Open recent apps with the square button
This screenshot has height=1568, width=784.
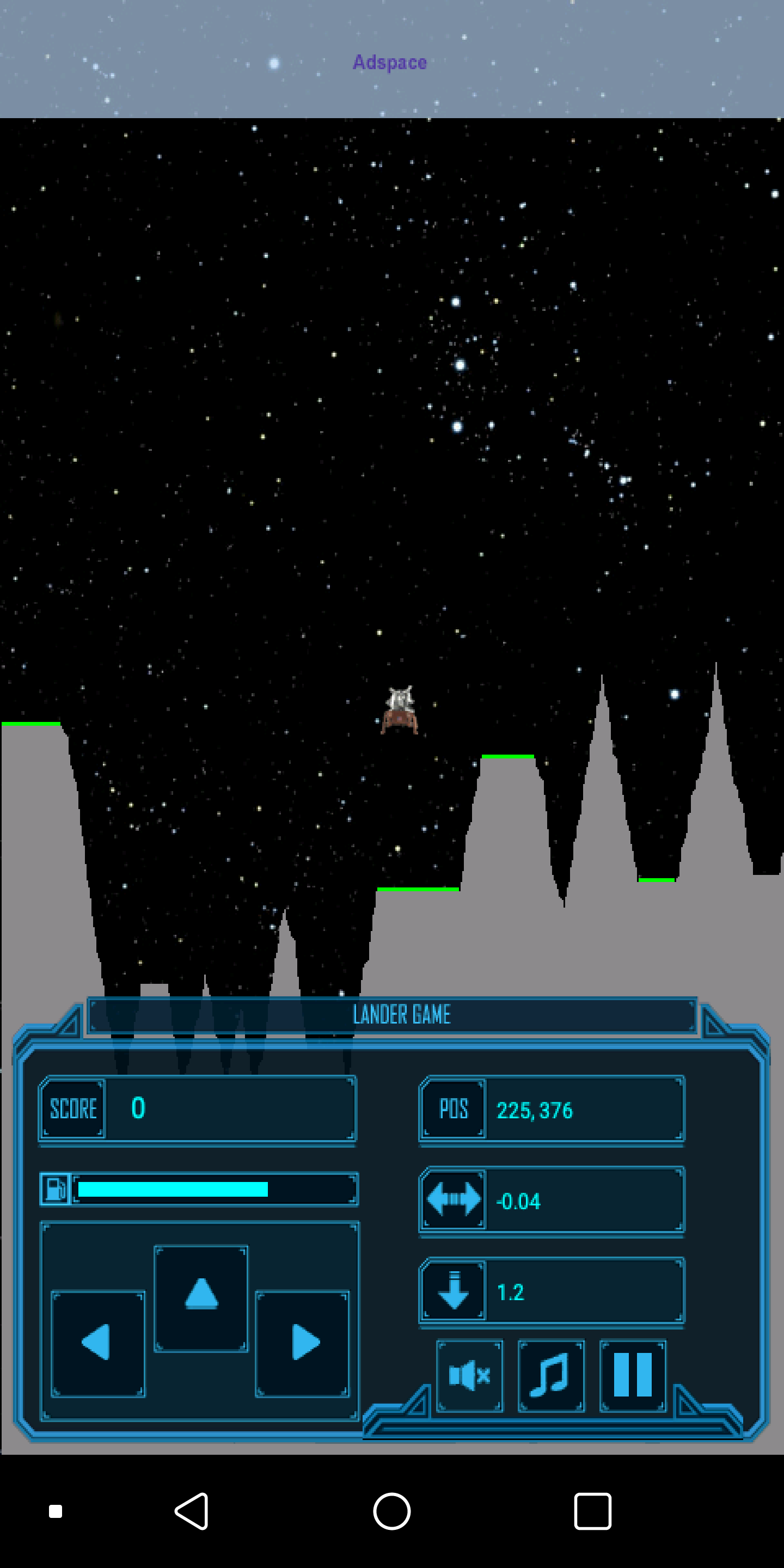click(x=592, y=1511)
